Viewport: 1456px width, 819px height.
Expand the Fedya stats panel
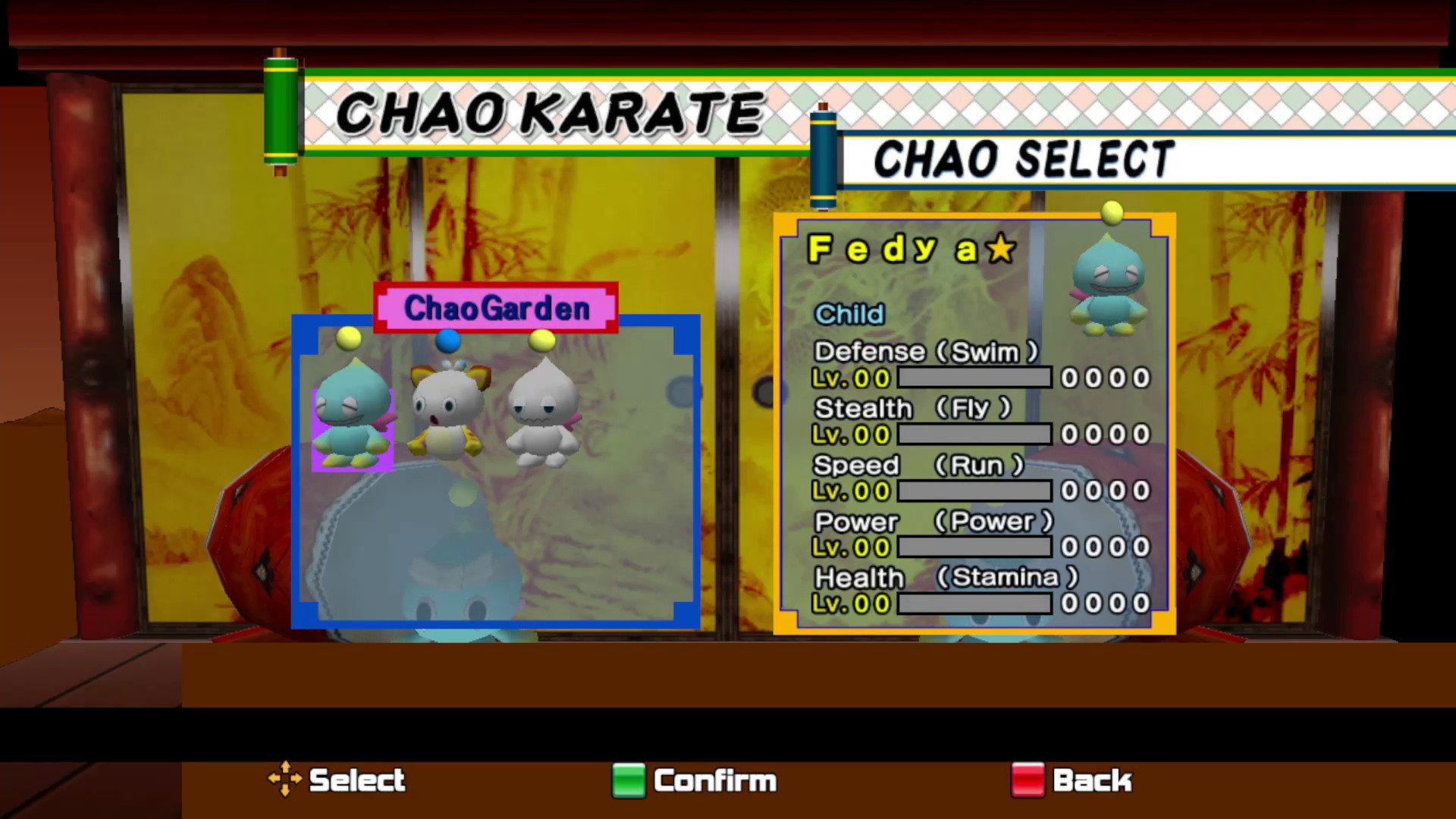(x=973, y=425)
